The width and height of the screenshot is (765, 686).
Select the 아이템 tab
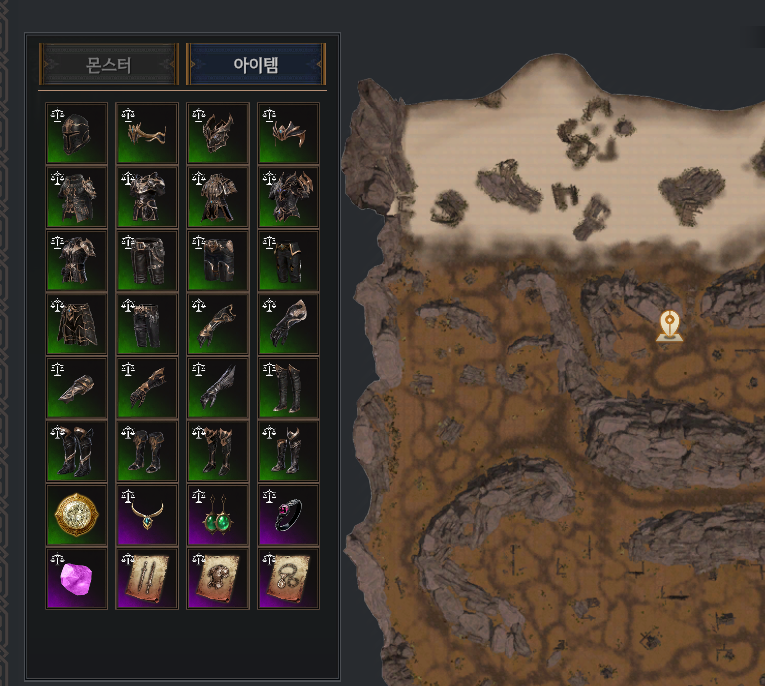[x=256, y=66]
